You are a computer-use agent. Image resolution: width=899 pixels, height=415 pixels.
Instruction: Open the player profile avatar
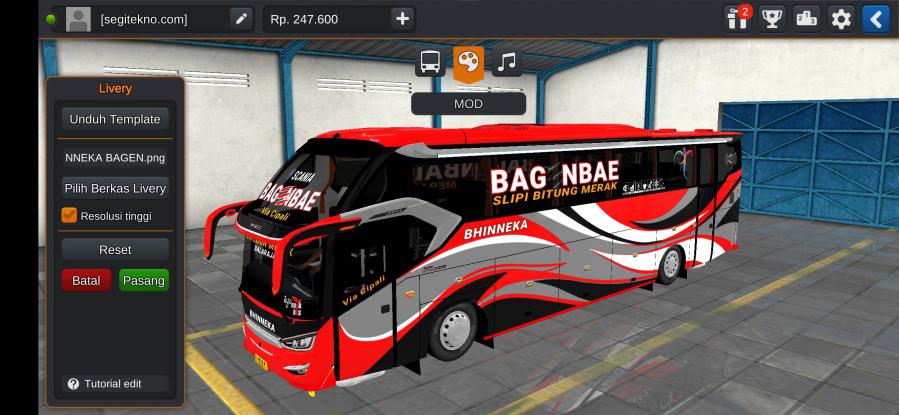tap(78, 18)
